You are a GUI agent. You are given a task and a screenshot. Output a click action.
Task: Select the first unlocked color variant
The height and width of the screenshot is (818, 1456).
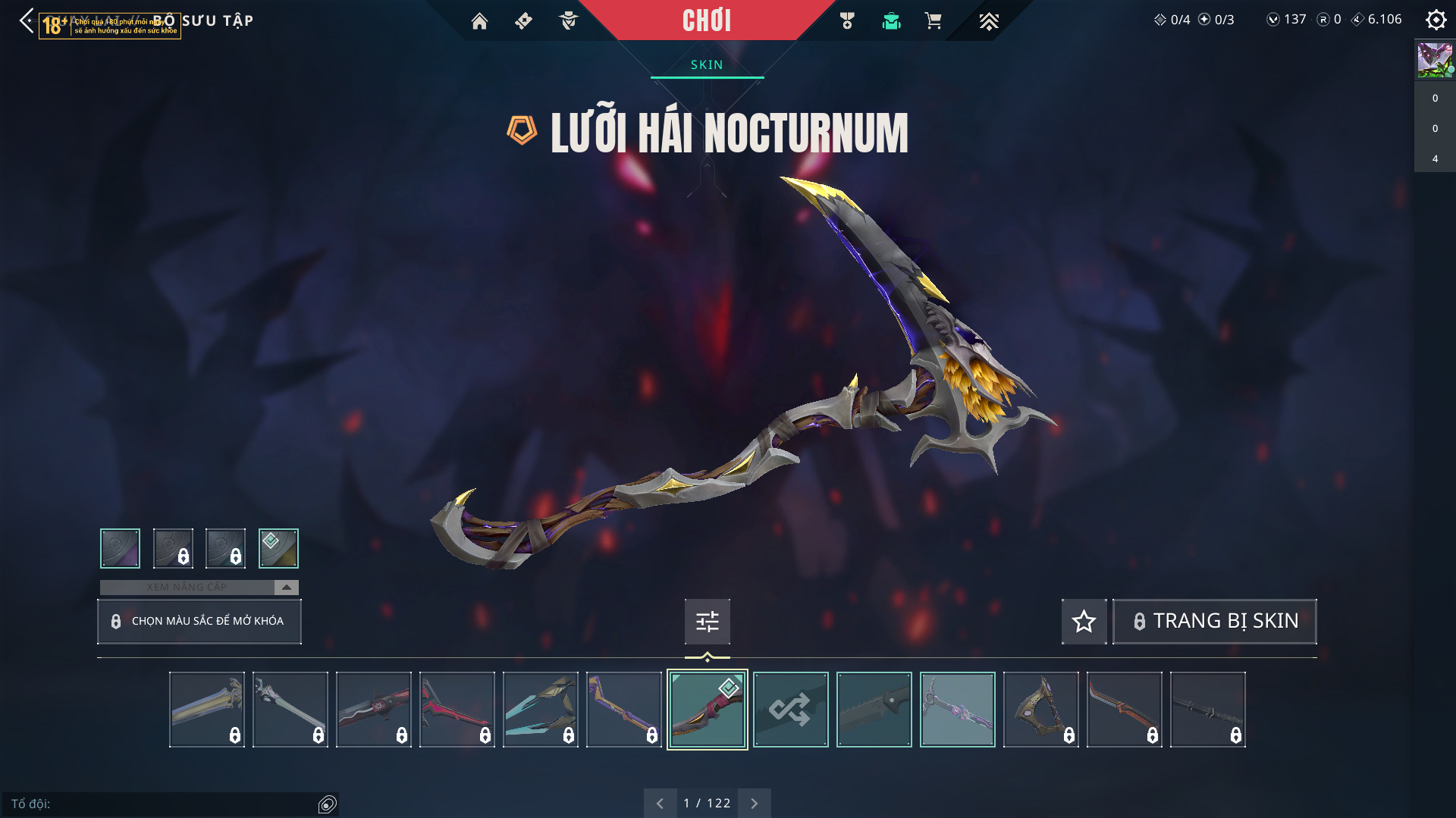[120, 548]
